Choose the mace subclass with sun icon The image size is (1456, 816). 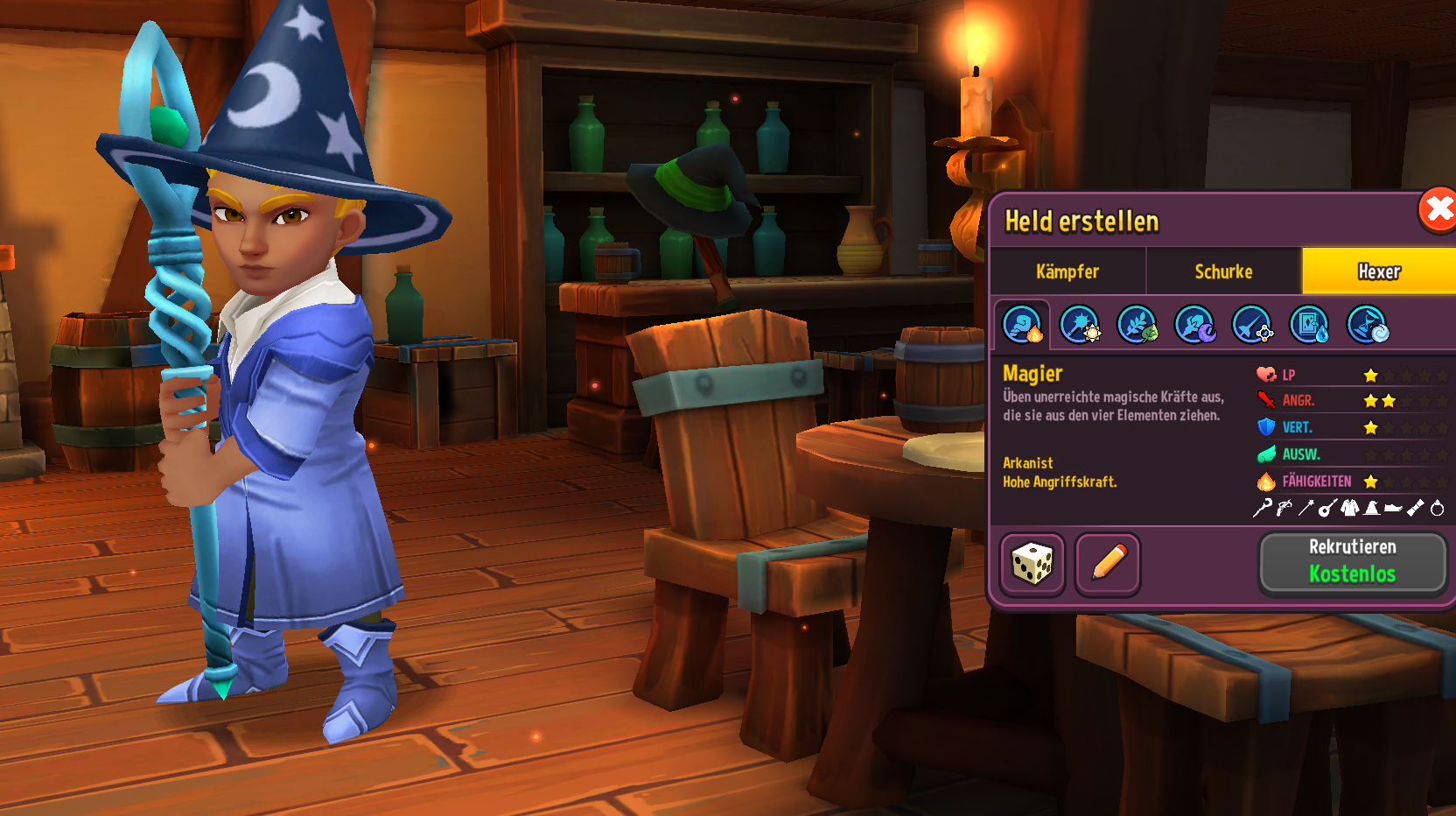[1080, 325]
